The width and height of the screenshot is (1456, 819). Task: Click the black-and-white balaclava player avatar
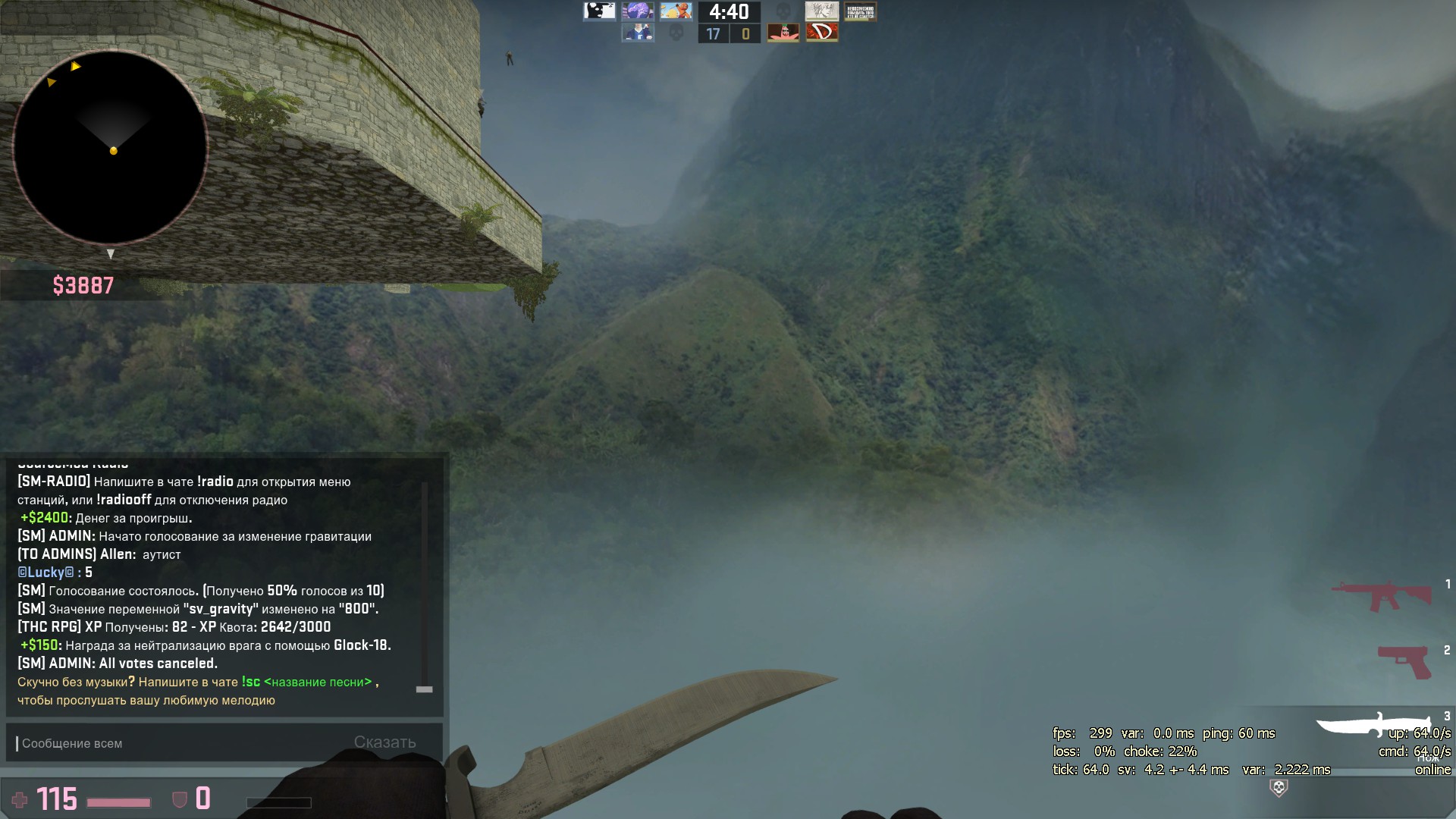point(599,11)
